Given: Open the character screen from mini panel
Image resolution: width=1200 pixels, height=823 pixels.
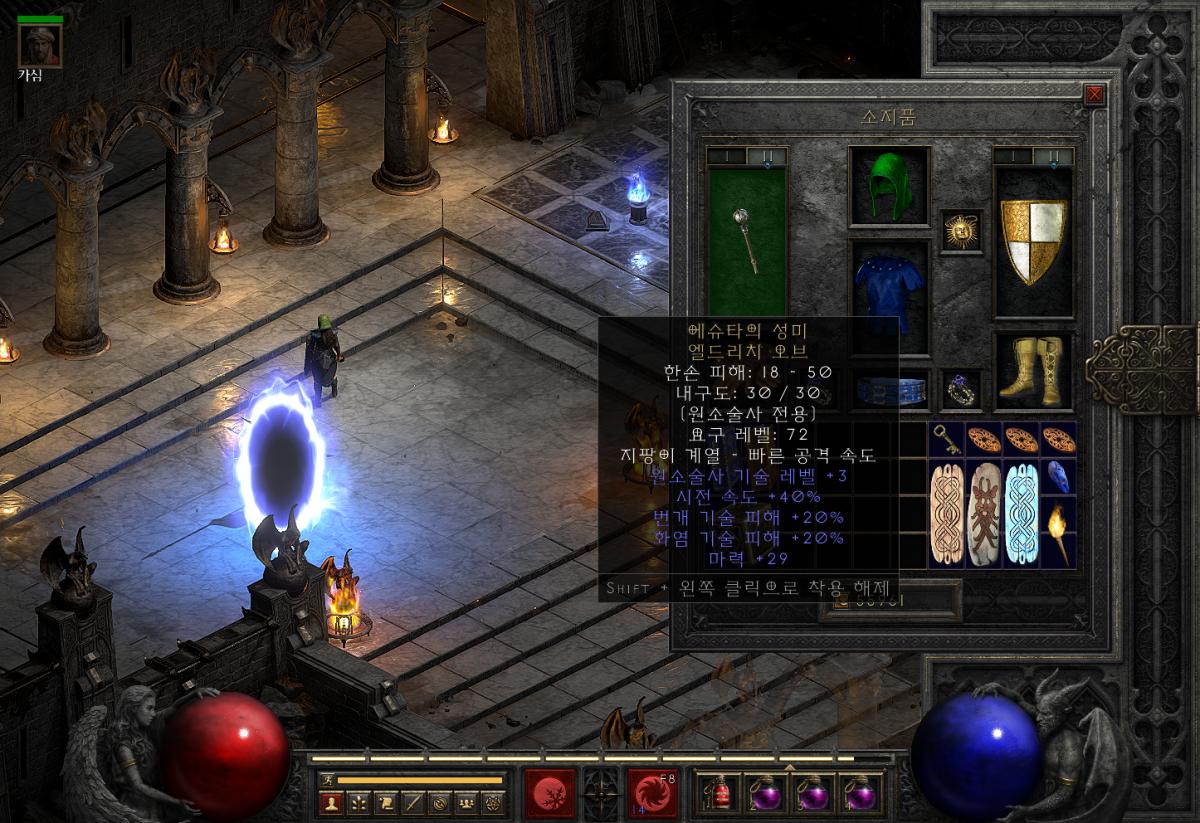Looking at the screenshot, I should tap(331, 802).
